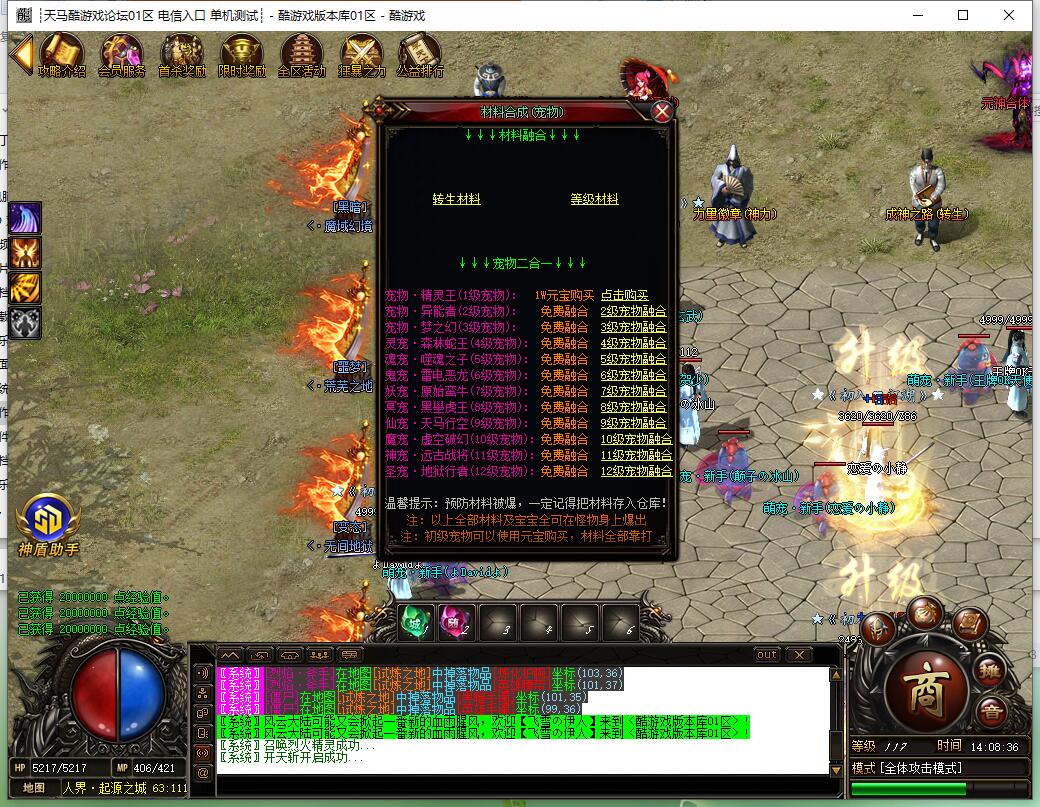The width and height of the screenshot is (1040, 807).
Task: Open the 转生材料 link
Action: point(456,200)
